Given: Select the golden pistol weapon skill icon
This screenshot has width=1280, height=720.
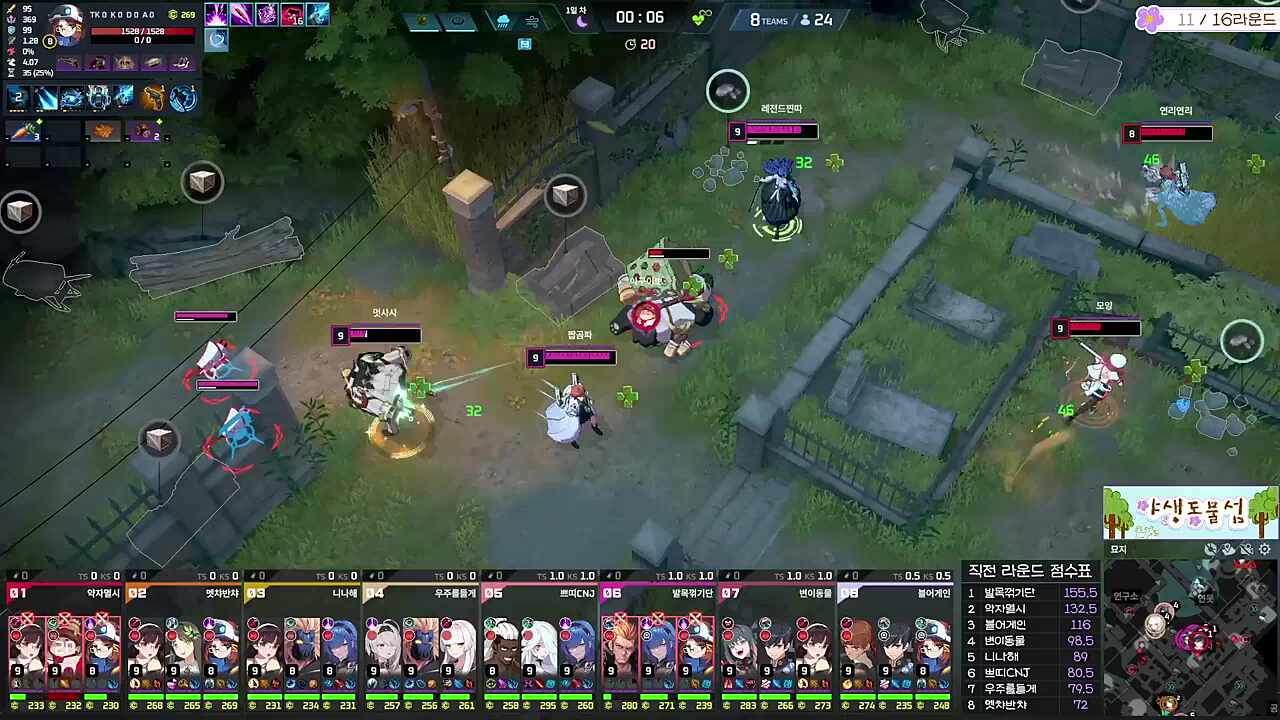Looking at the screenshot, I should (154, 96).
